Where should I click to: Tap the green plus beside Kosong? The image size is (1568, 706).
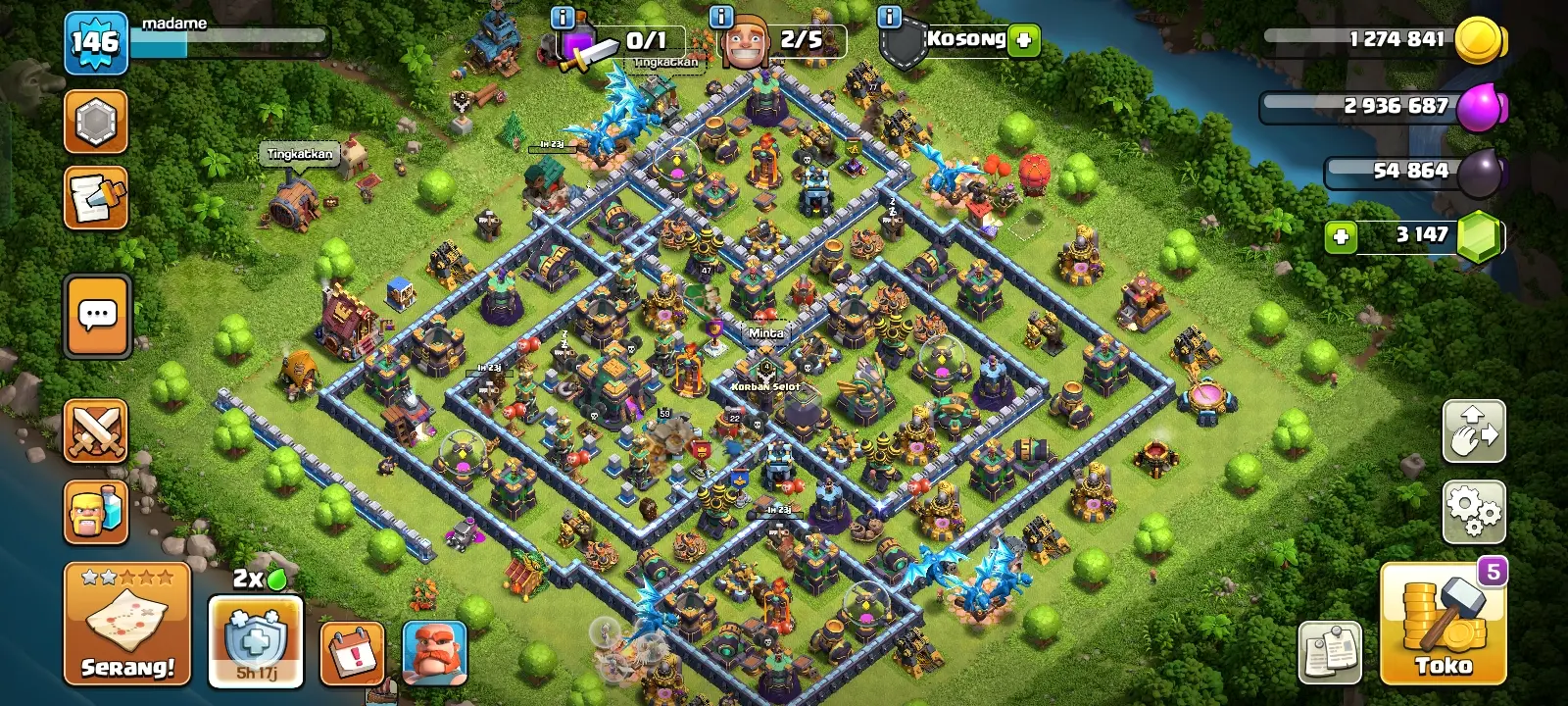click(1023, 40)
